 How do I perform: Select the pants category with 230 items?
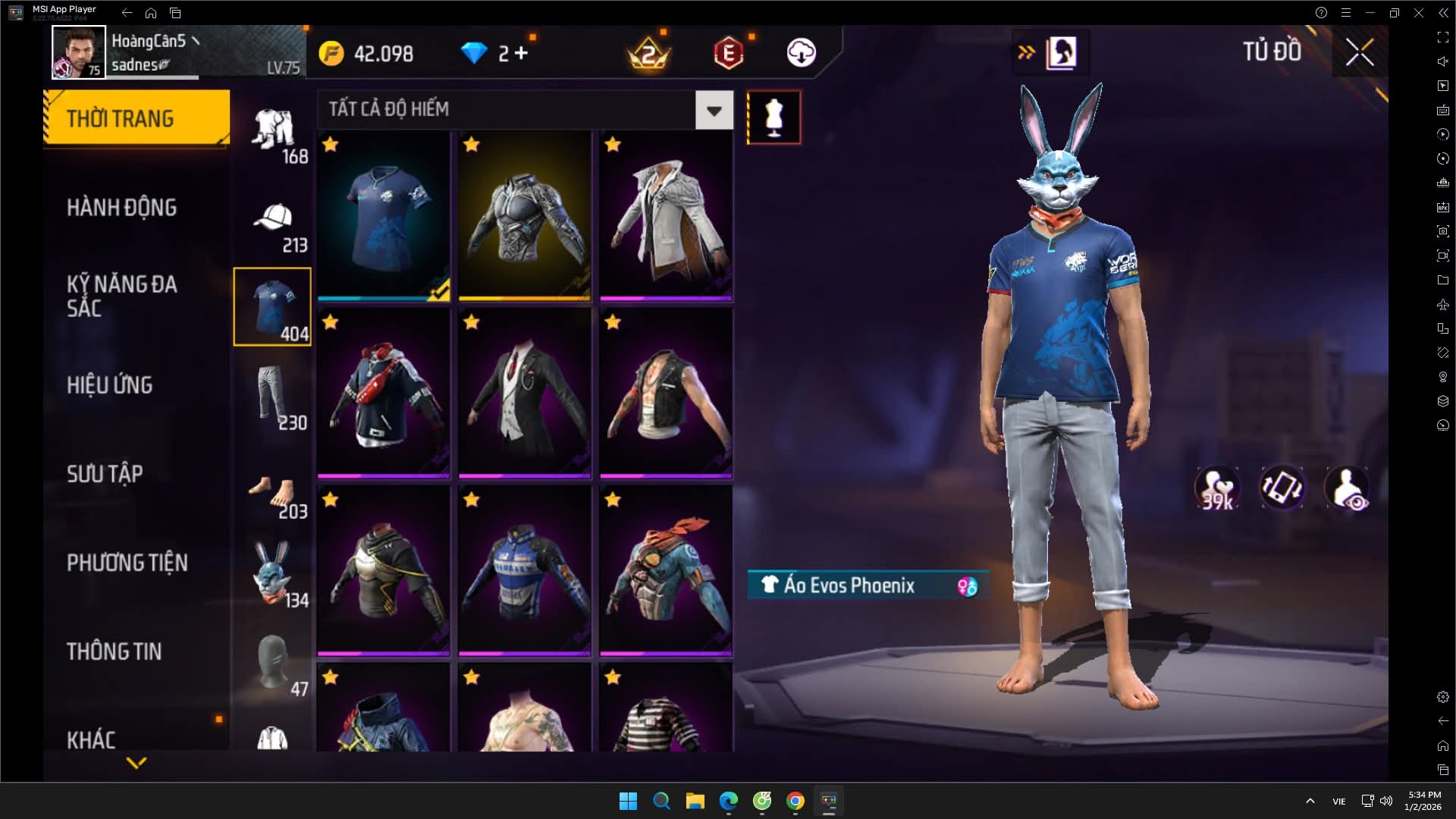pyautogui.click(x=273, y=396)
